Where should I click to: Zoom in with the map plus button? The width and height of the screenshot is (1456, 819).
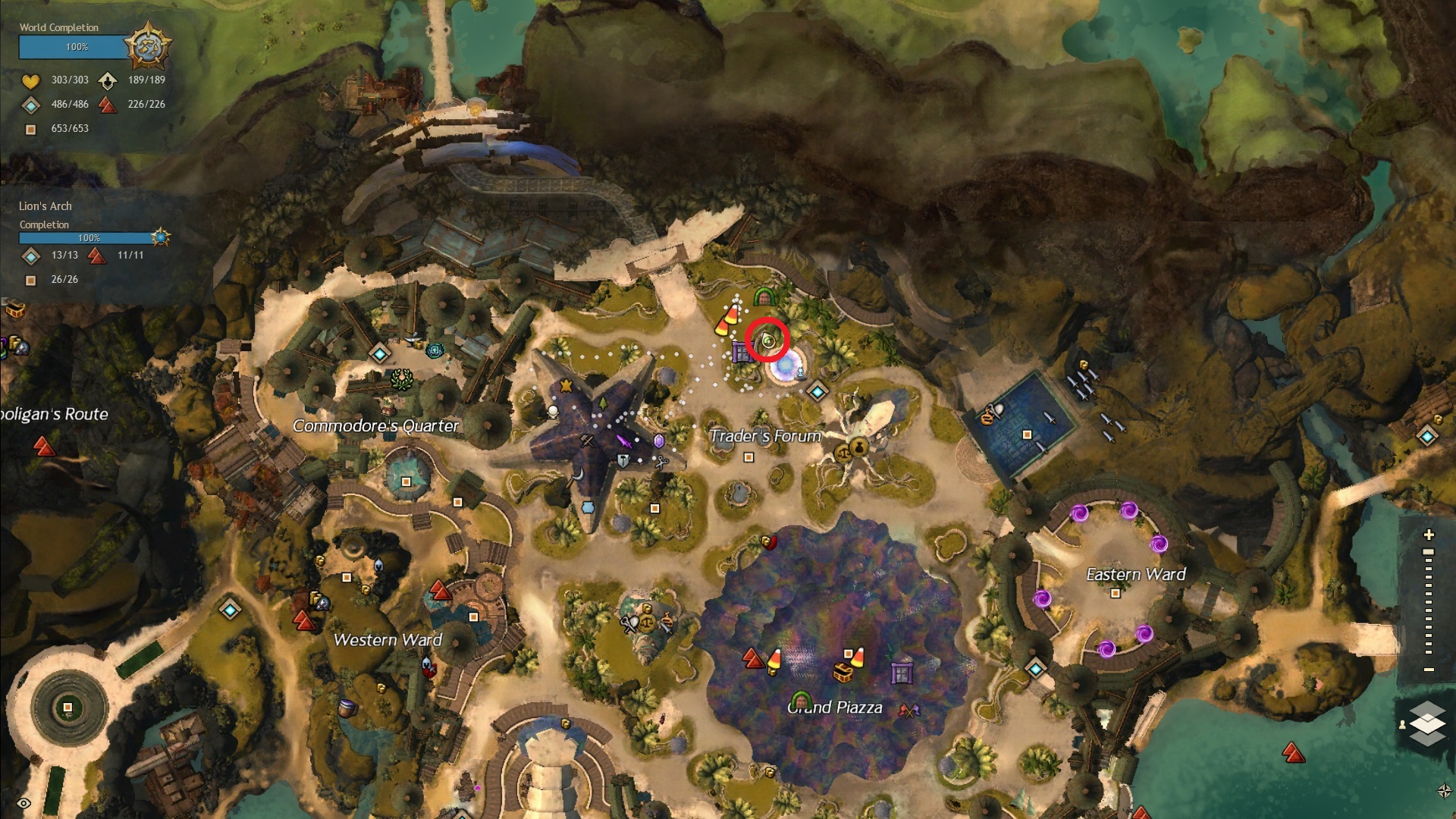coord(1429,535)
